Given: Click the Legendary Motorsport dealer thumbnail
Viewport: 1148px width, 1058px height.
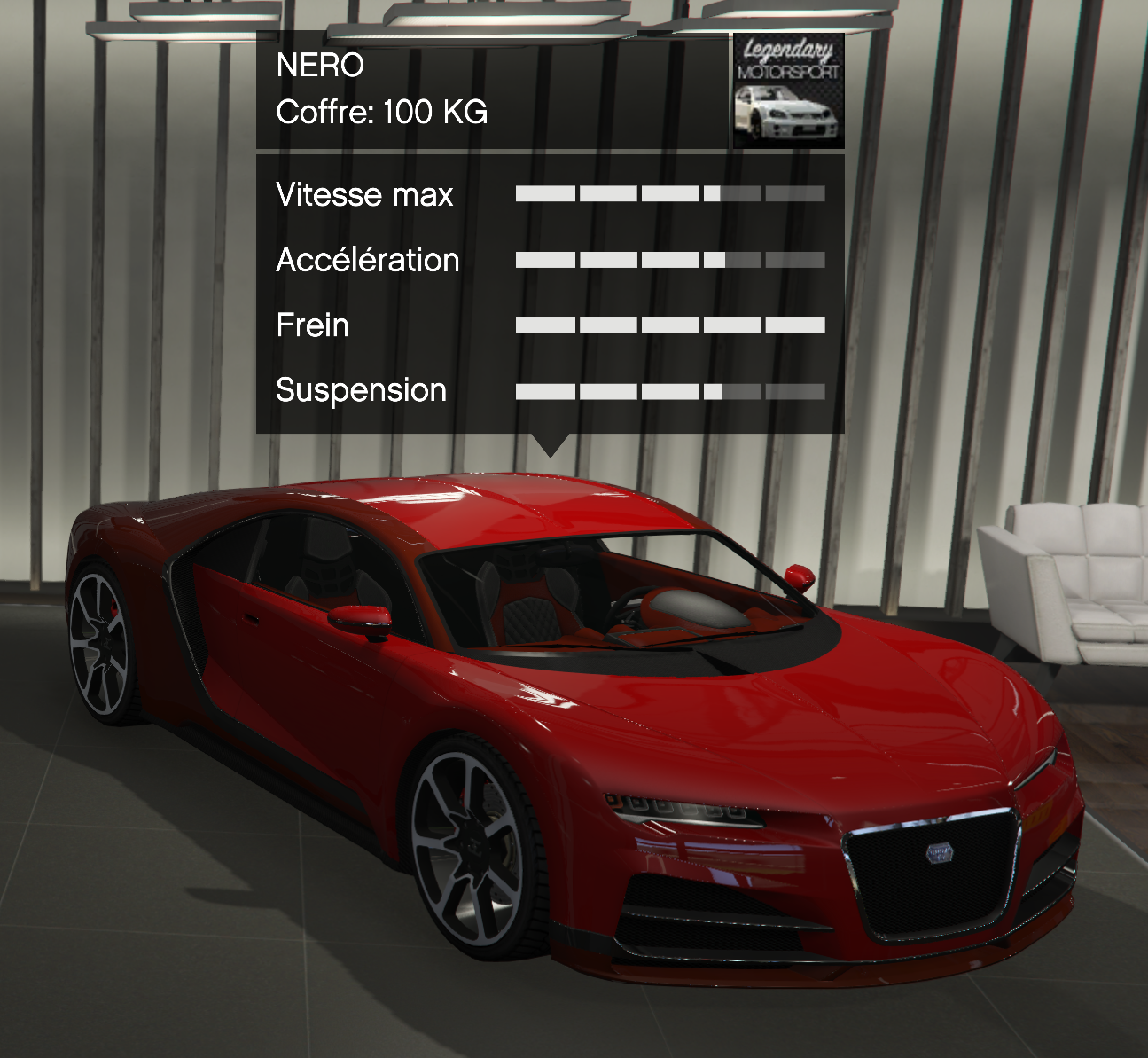Looking at the screenshot, I should point(788,90).
